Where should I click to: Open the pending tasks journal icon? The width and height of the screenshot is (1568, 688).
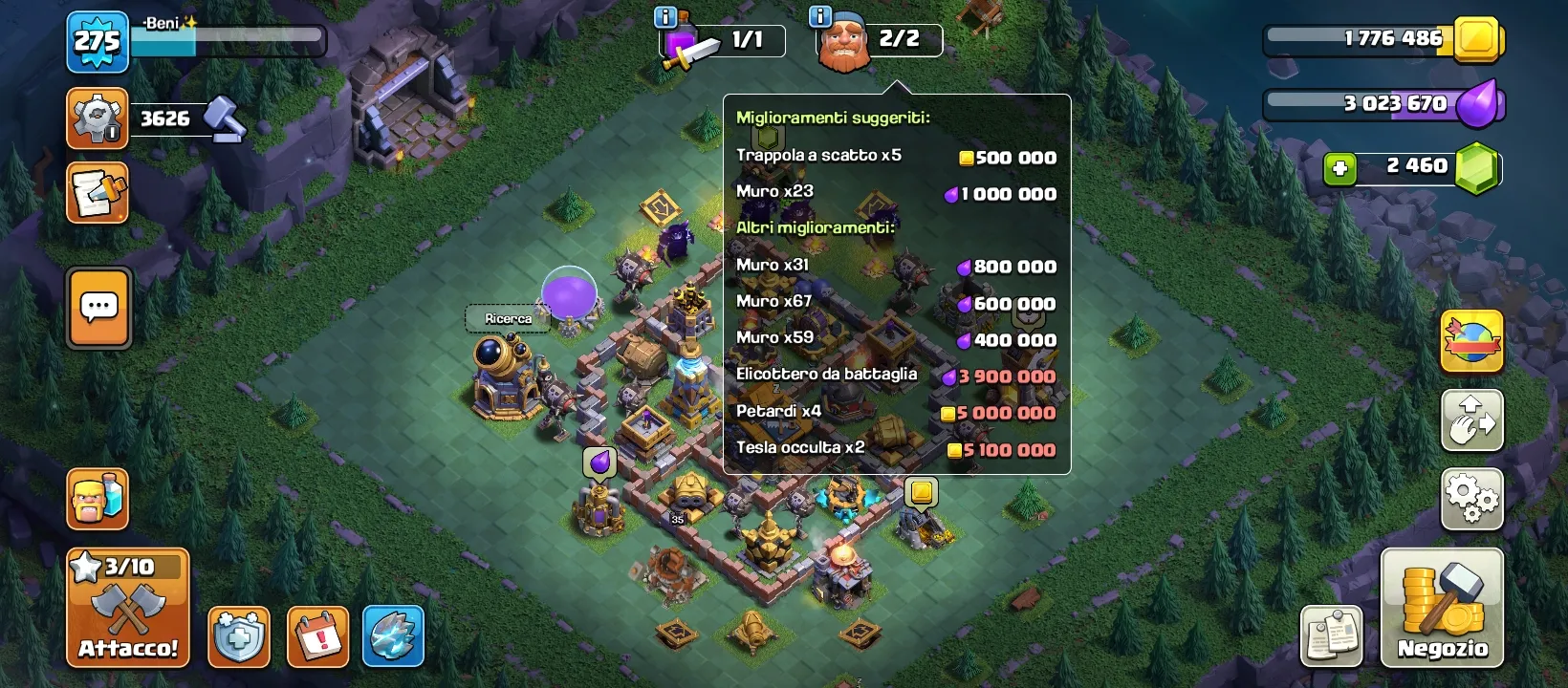[x=95, y=191]
